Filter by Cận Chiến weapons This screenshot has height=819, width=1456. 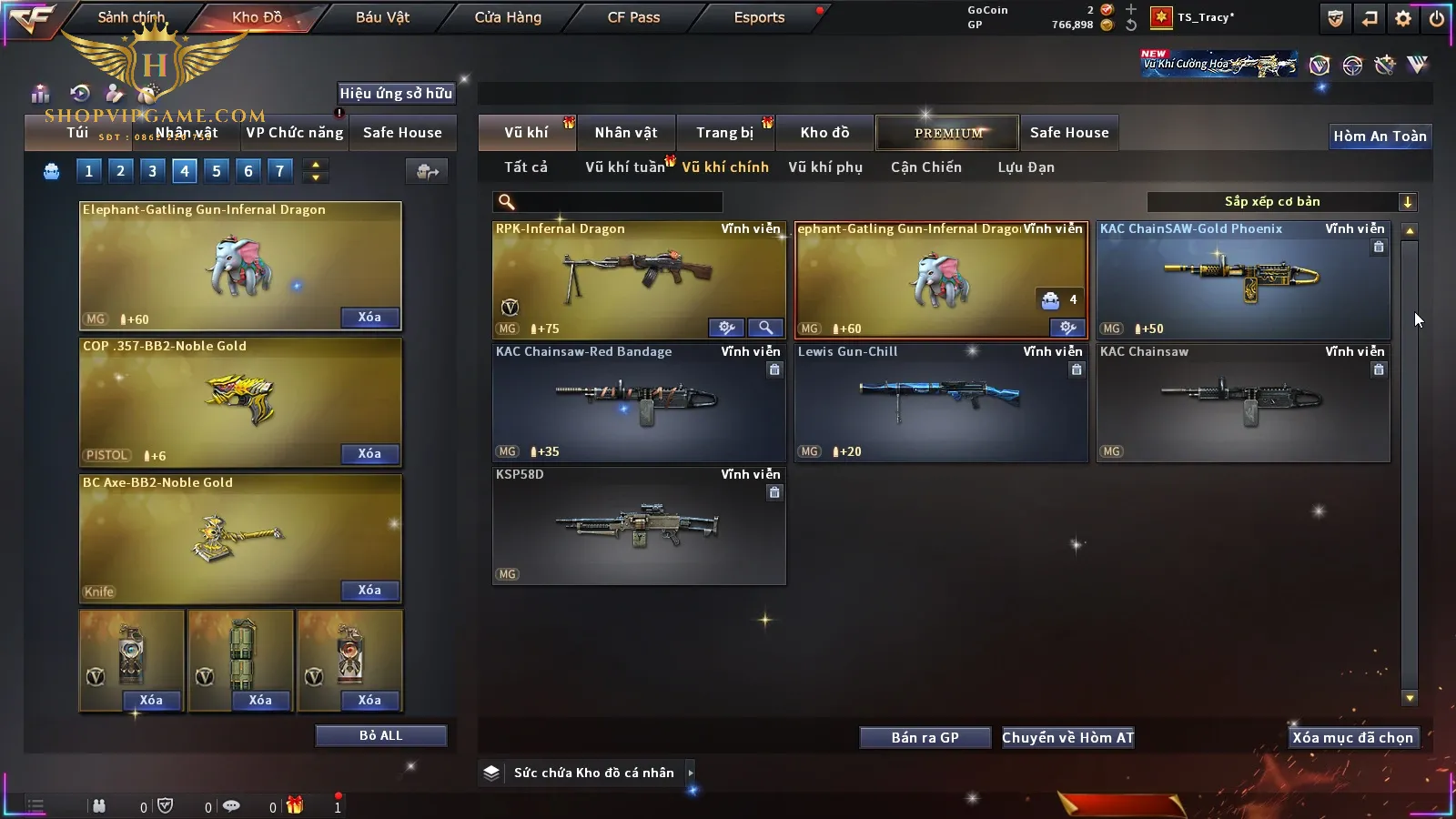click(925, 167)
